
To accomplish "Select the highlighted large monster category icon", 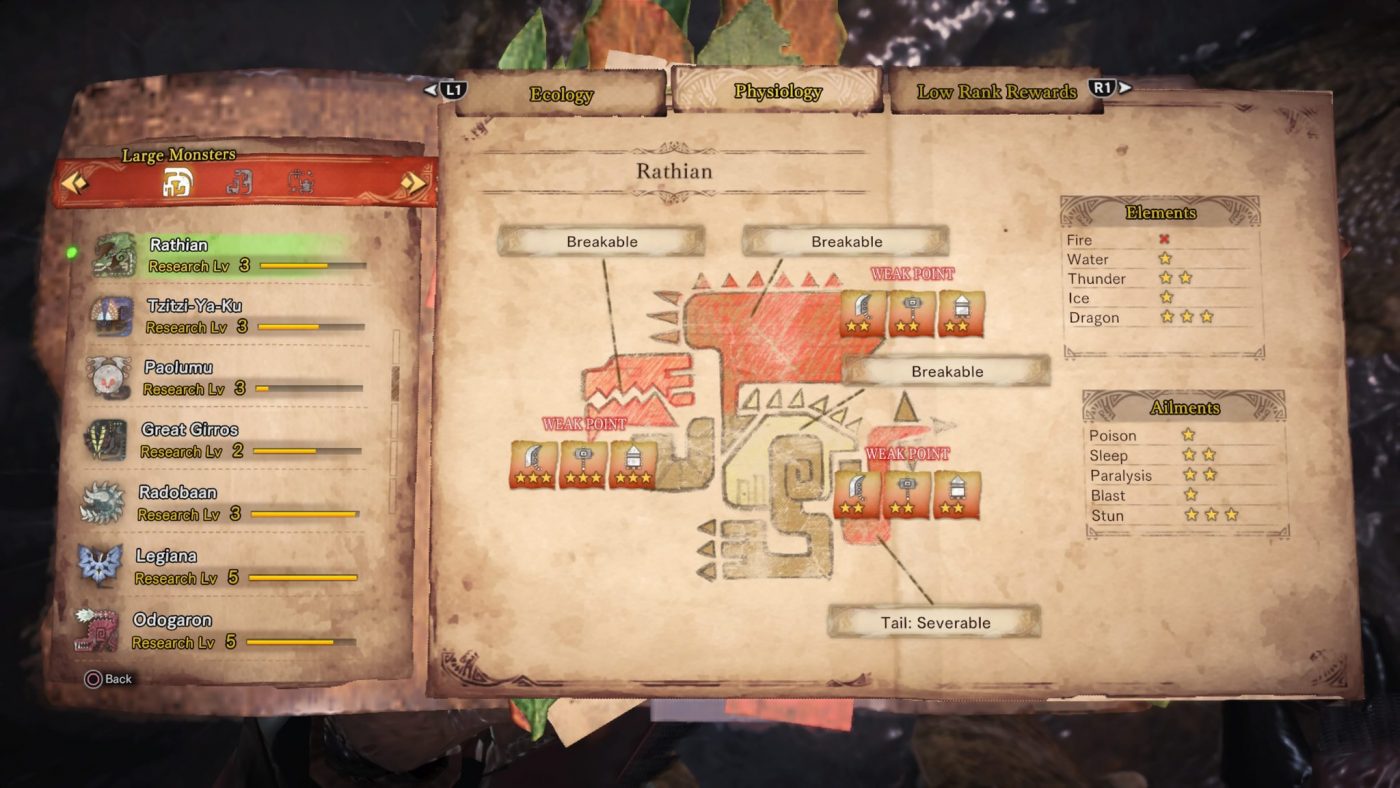I will coord(178,182).
